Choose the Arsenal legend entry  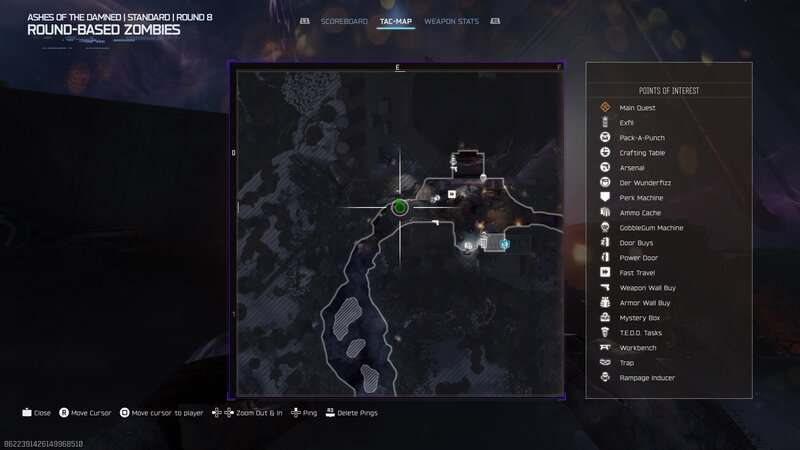632,168
